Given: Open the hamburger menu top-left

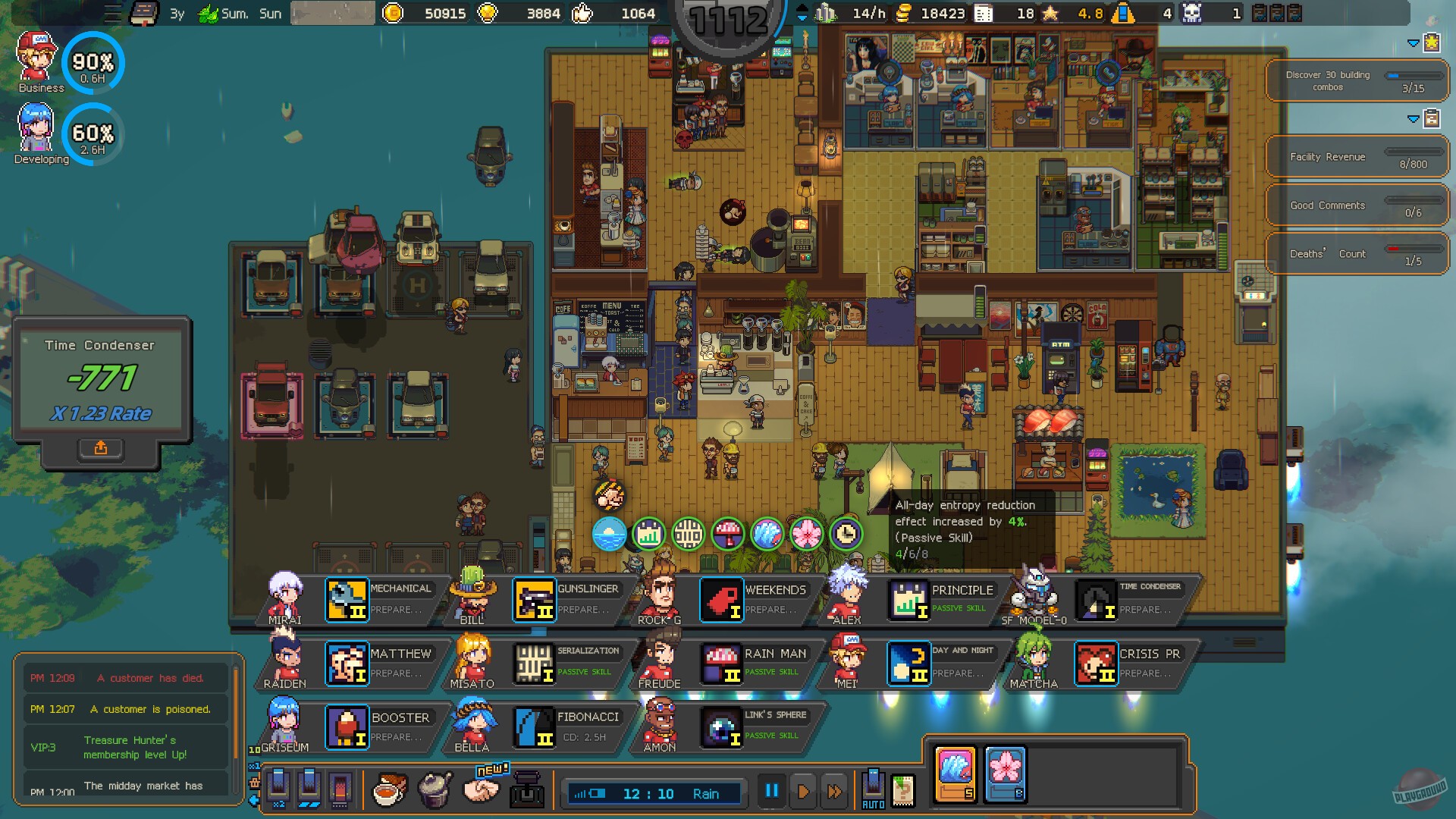Looking at the screenshot, I should (x=112, y=12).
